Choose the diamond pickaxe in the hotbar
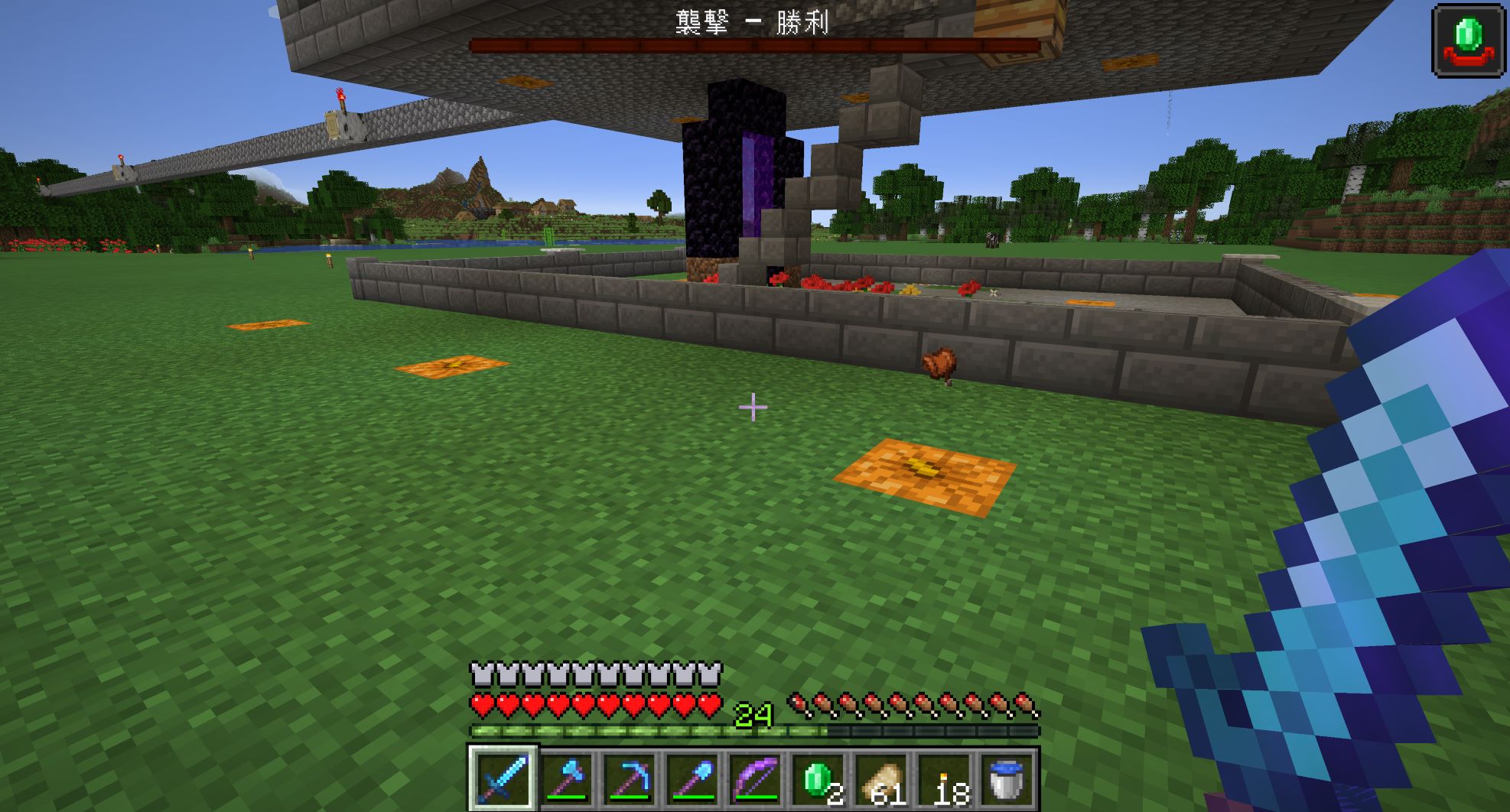The height and width of the screenshot is (812, 1510). (630, 778)
